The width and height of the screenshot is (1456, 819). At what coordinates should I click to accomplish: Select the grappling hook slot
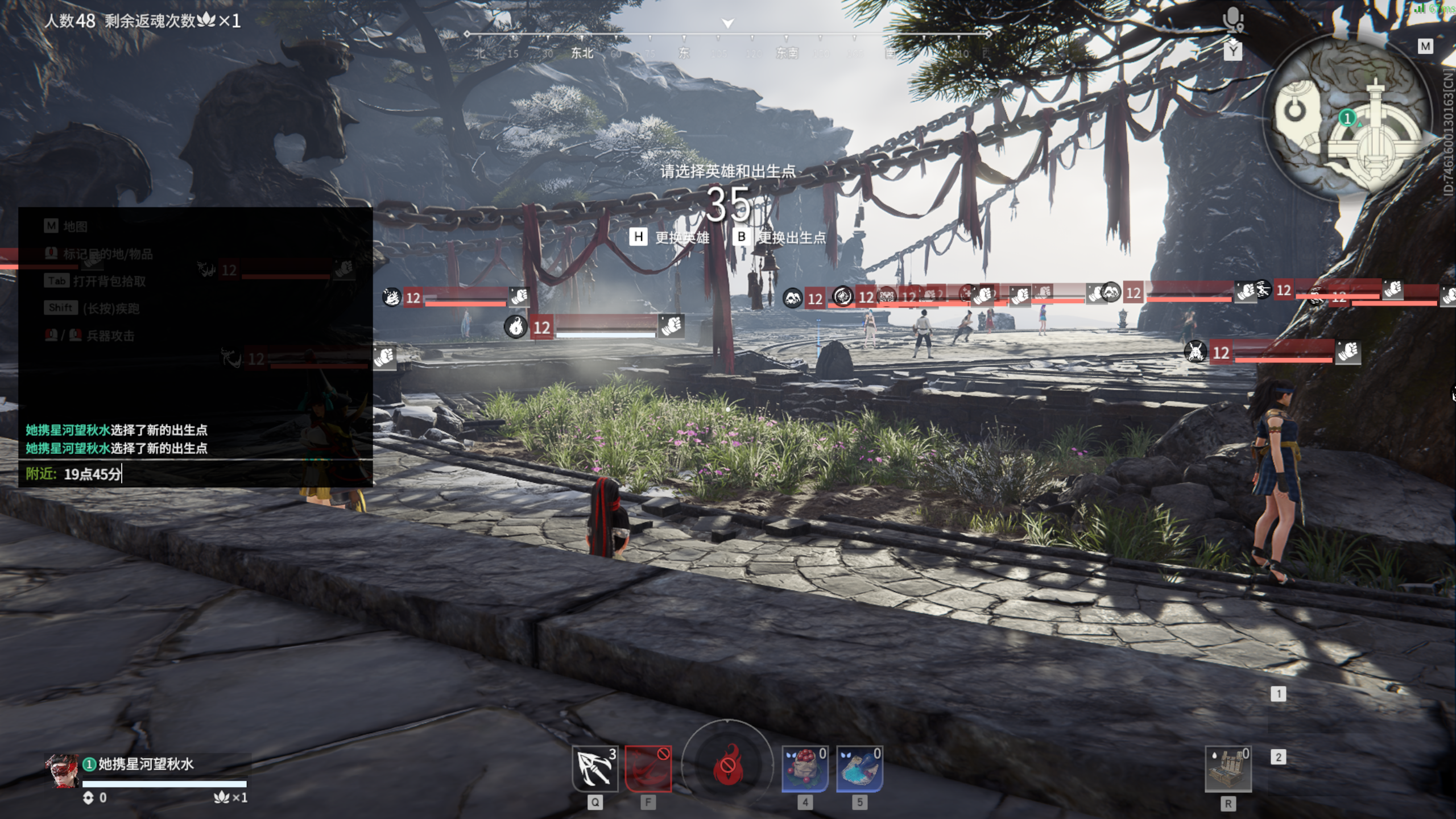pyautogui.click(x=594, y=768)
